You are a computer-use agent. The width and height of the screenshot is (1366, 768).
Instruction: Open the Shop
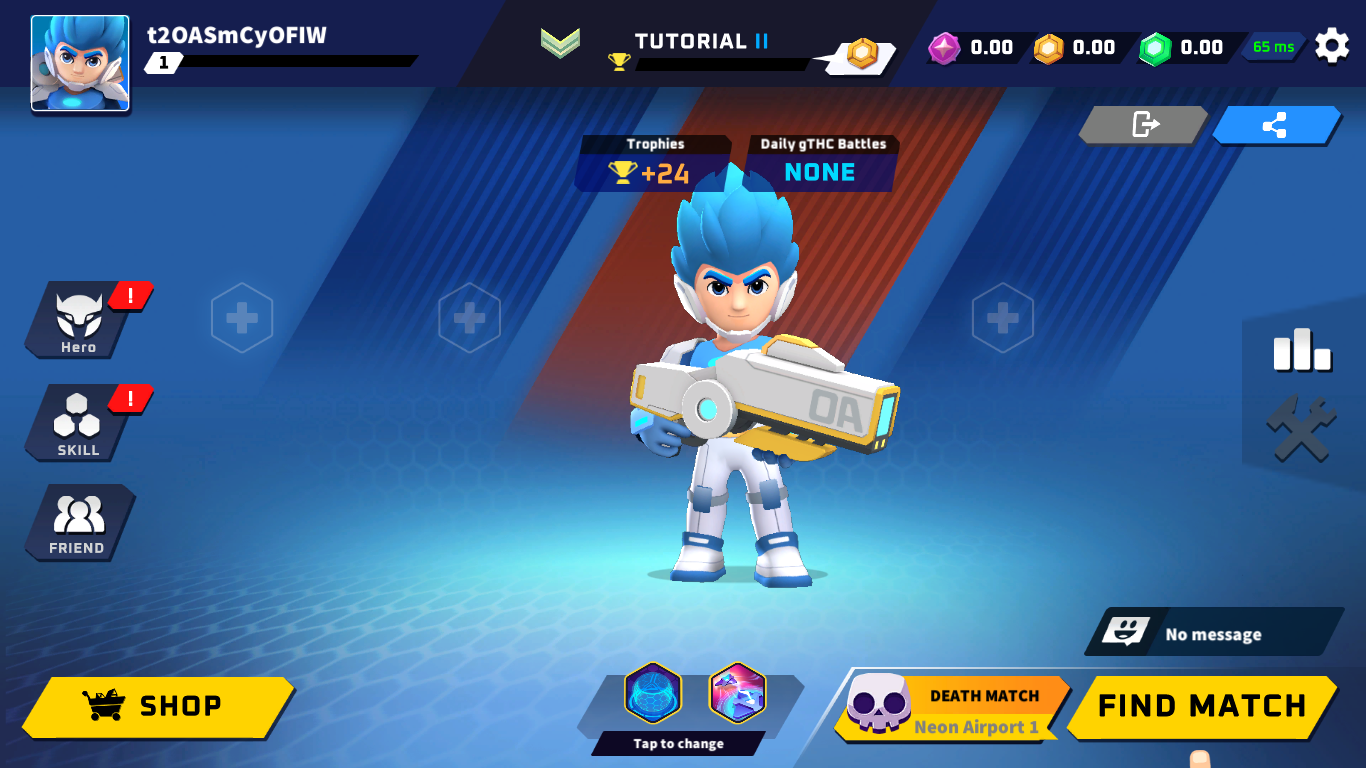(x=158, y=707)
